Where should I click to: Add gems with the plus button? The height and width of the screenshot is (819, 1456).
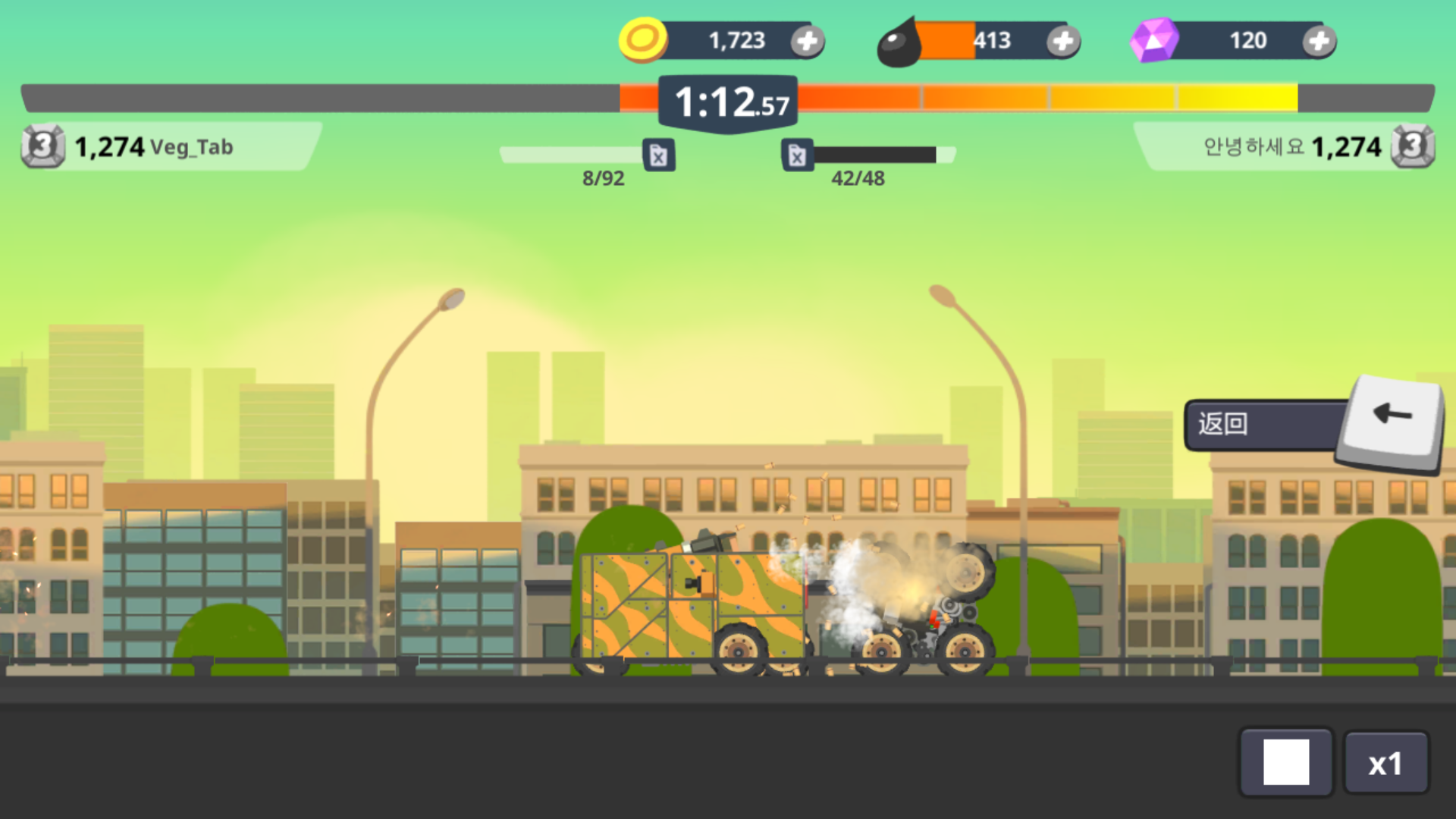(1318, 41)
